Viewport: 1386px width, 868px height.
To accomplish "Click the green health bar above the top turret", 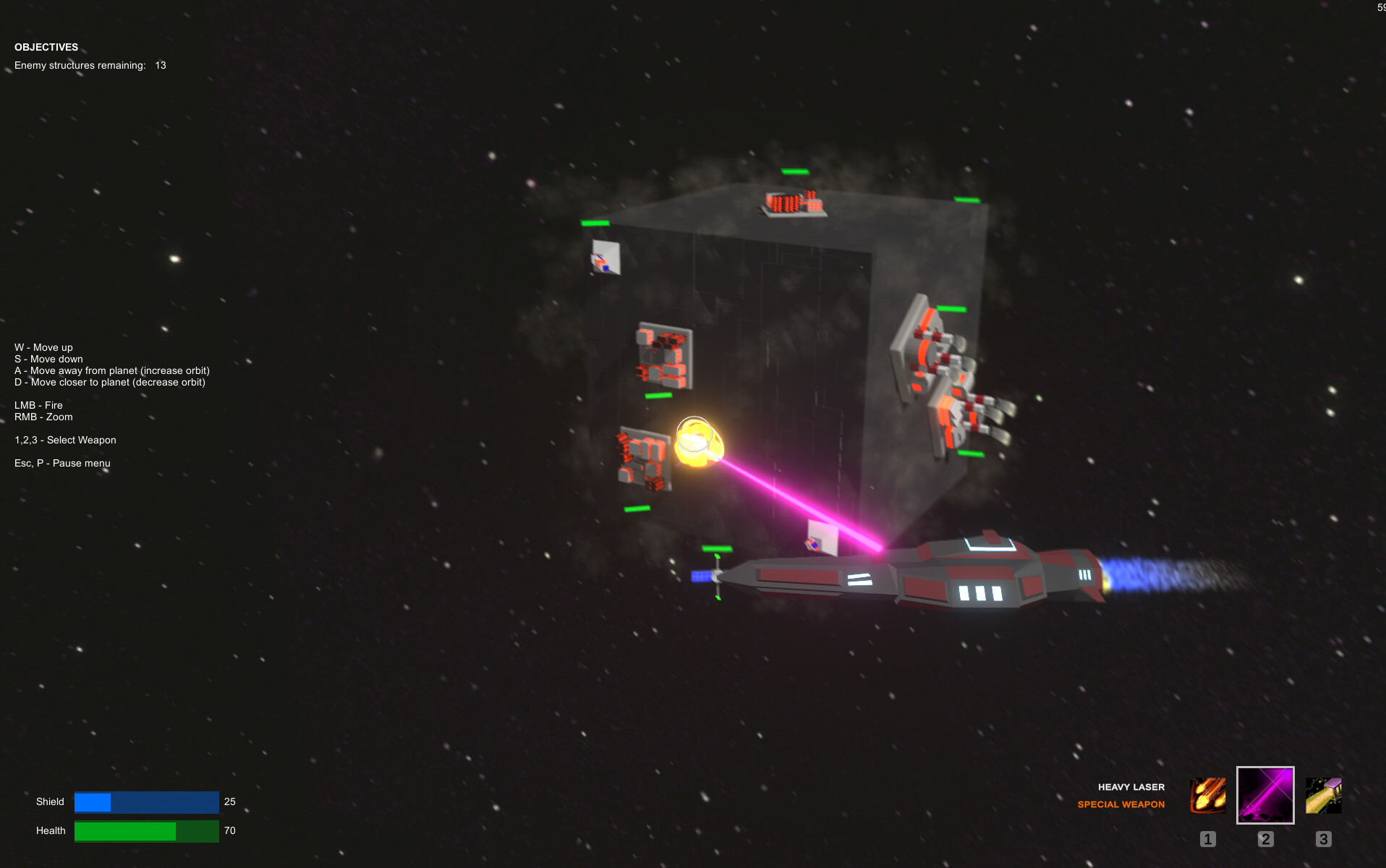I will coord(794,171).
